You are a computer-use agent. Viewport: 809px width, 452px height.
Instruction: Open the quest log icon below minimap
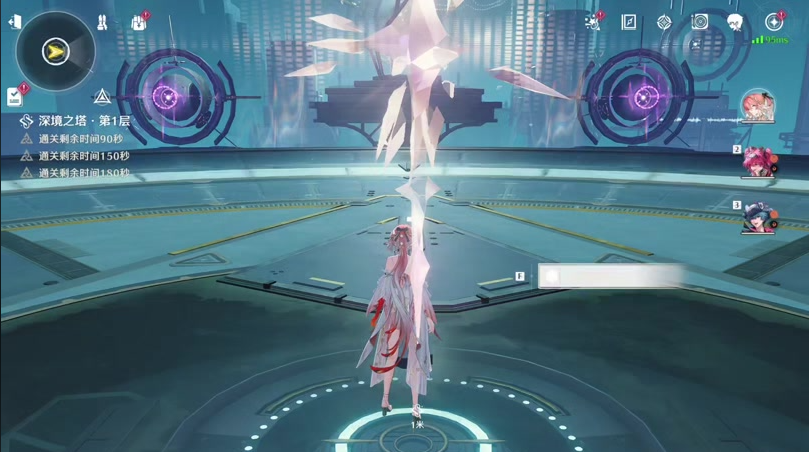click(x=15, y=96)
